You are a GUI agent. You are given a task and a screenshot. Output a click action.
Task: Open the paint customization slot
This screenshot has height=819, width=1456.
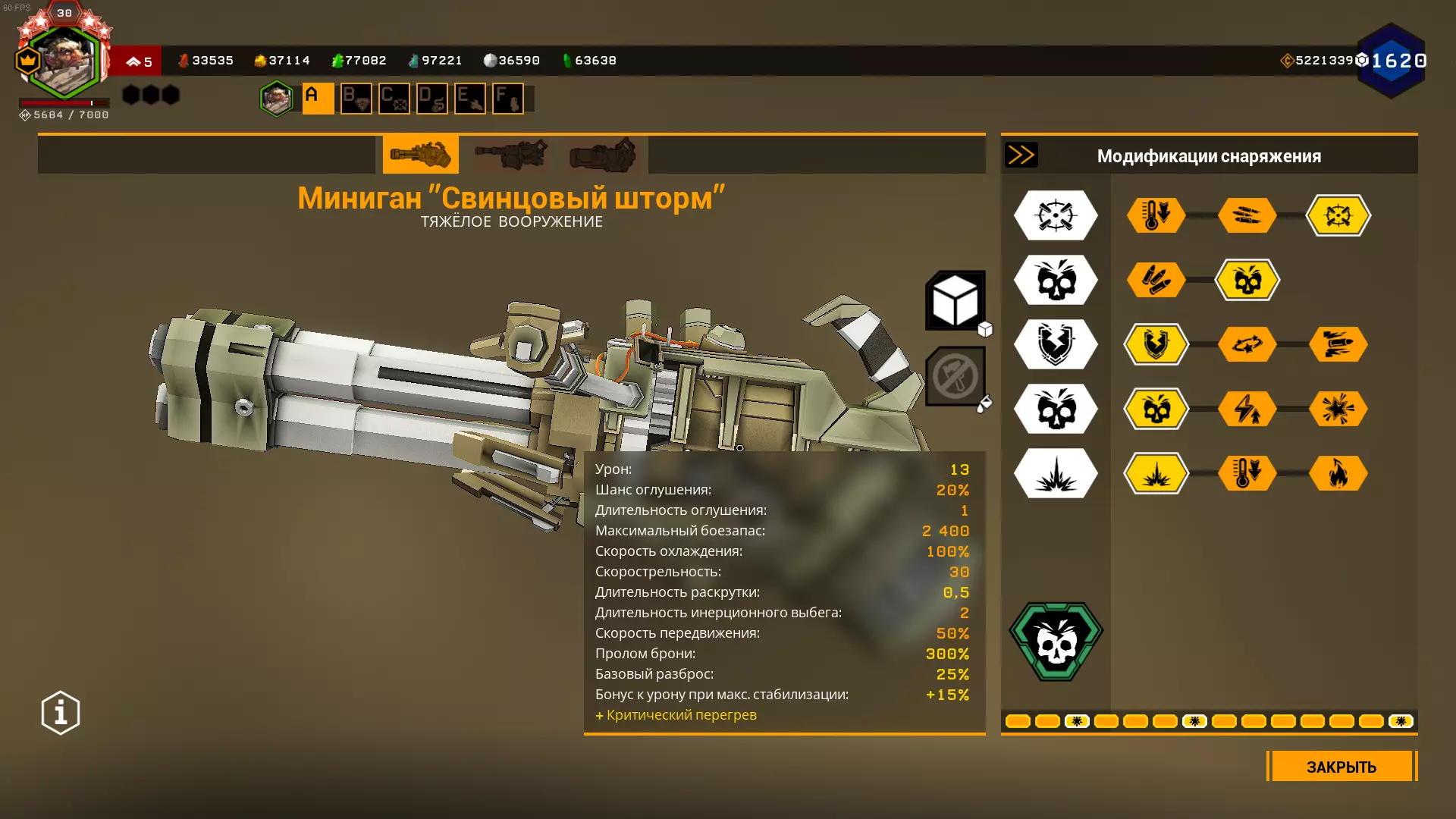(955, 376)
